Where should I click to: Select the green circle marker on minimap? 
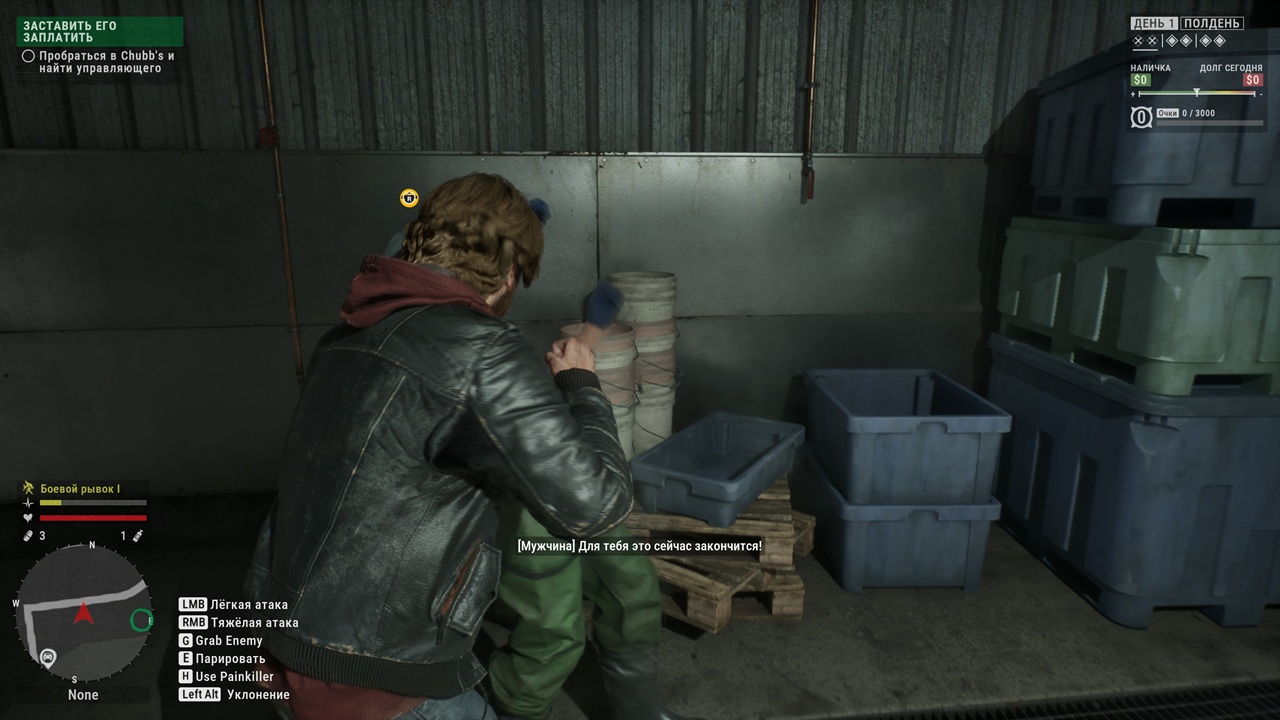point(141,620)
